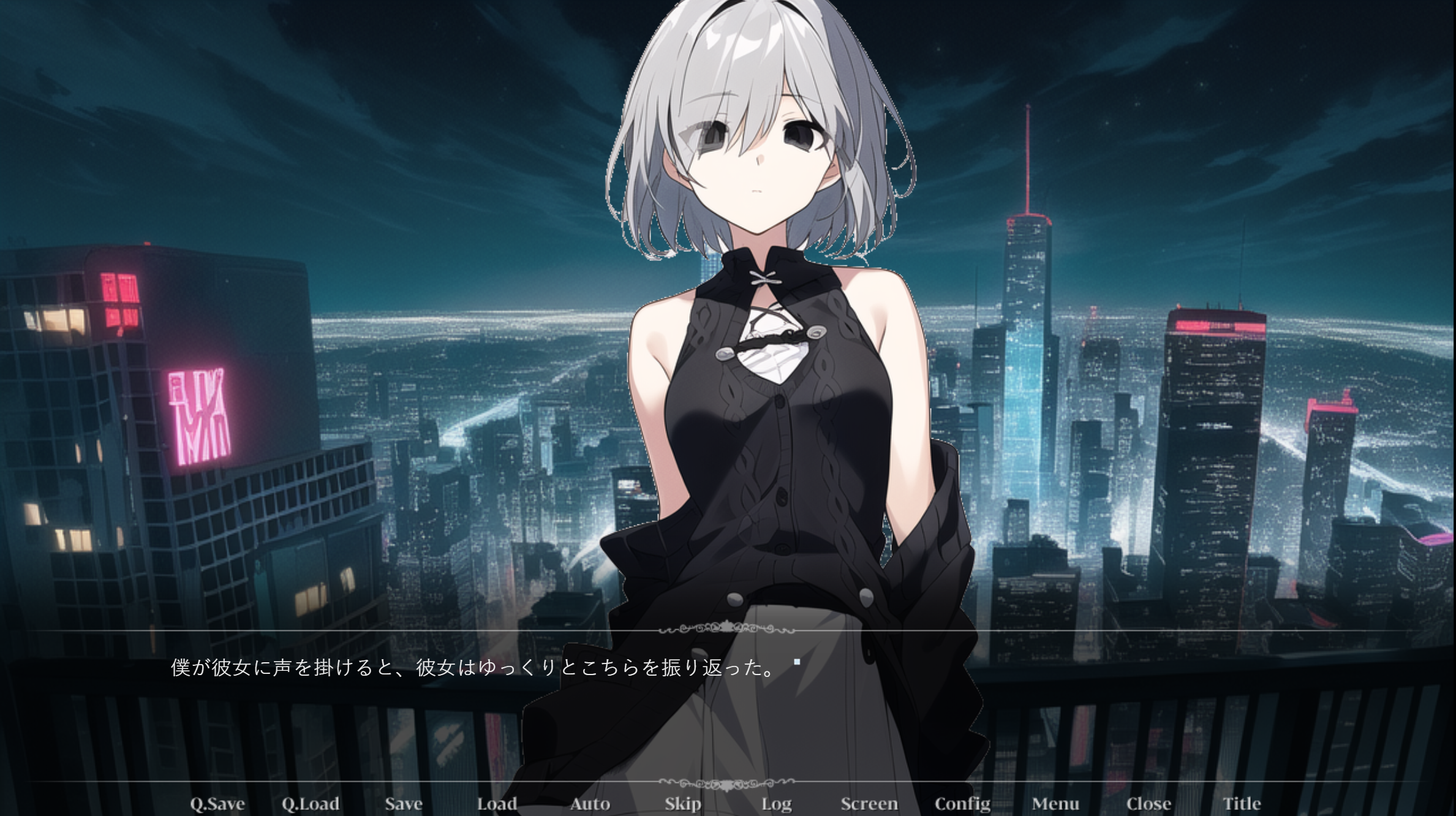
Task: Quick save progress with Q.Save
Action: pyautogui.click(x=218, y=803)
